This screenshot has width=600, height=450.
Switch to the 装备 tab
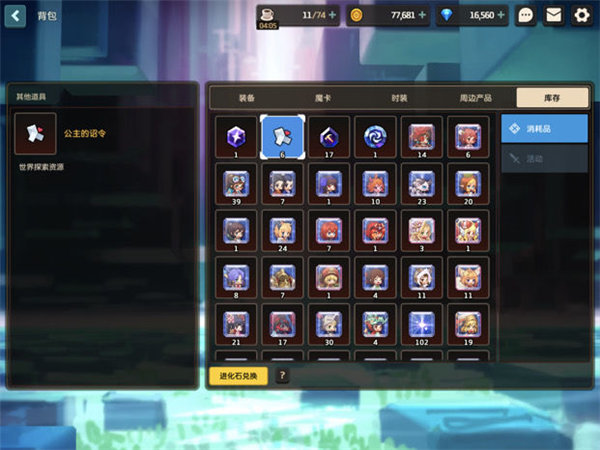pyautogui.click(x=246, y=97)
